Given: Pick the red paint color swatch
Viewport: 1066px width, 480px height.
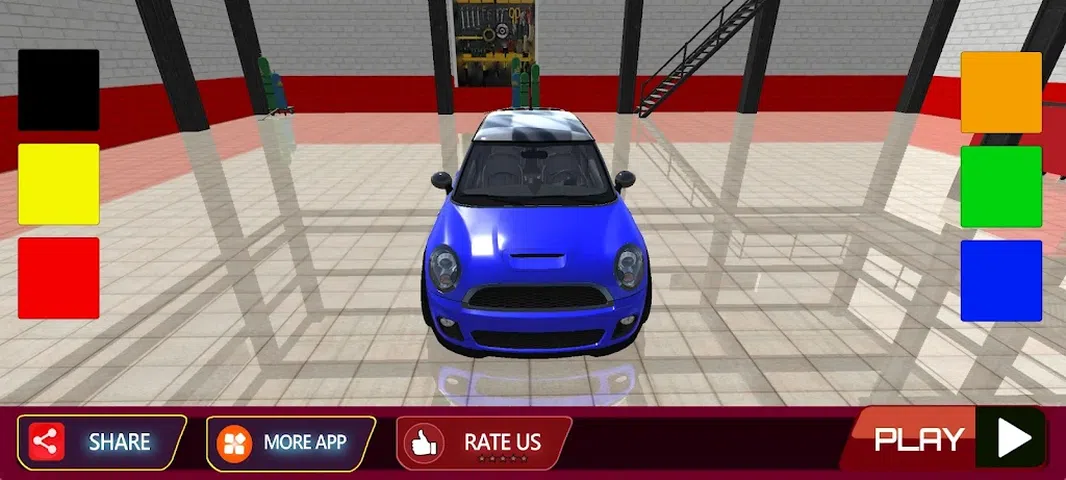Looking at the screenshot, I should (58, 278).
